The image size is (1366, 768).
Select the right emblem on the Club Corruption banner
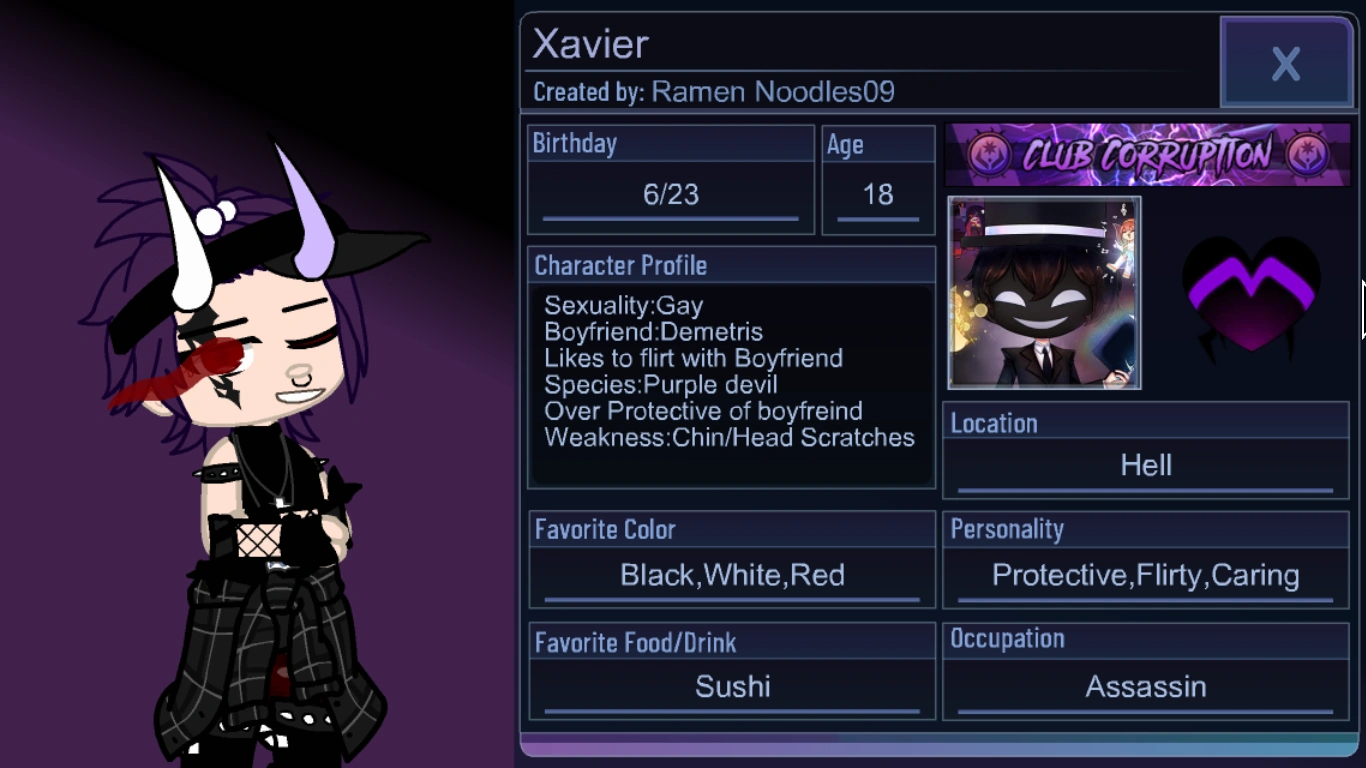1305,153
